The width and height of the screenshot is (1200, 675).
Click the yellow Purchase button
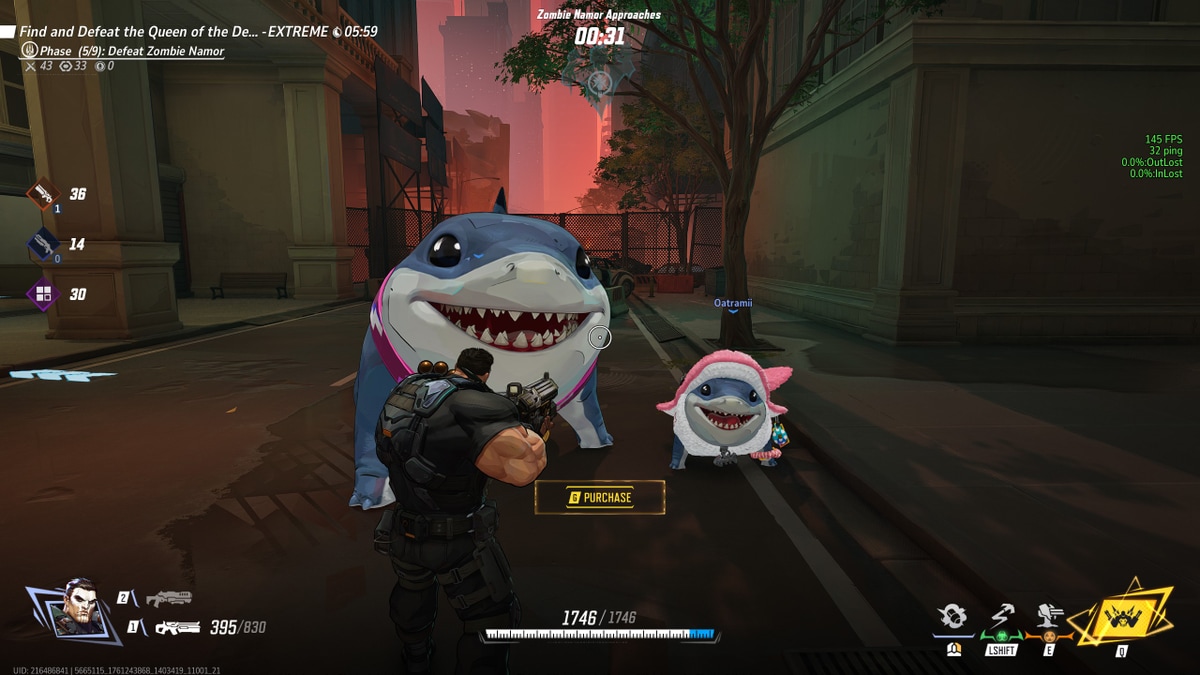600,497
